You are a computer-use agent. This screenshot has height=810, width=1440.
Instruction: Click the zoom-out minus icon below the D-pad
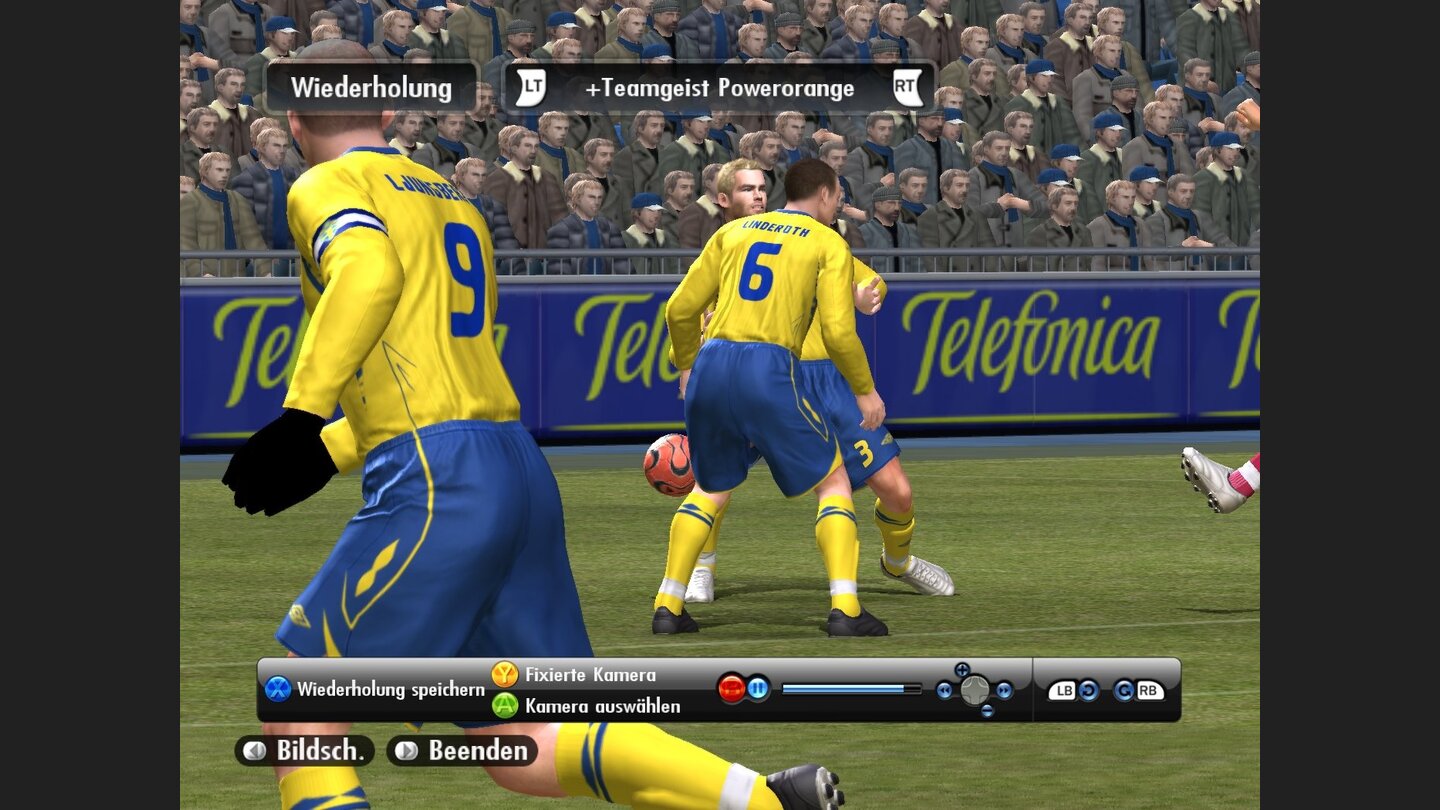[986, 709]
